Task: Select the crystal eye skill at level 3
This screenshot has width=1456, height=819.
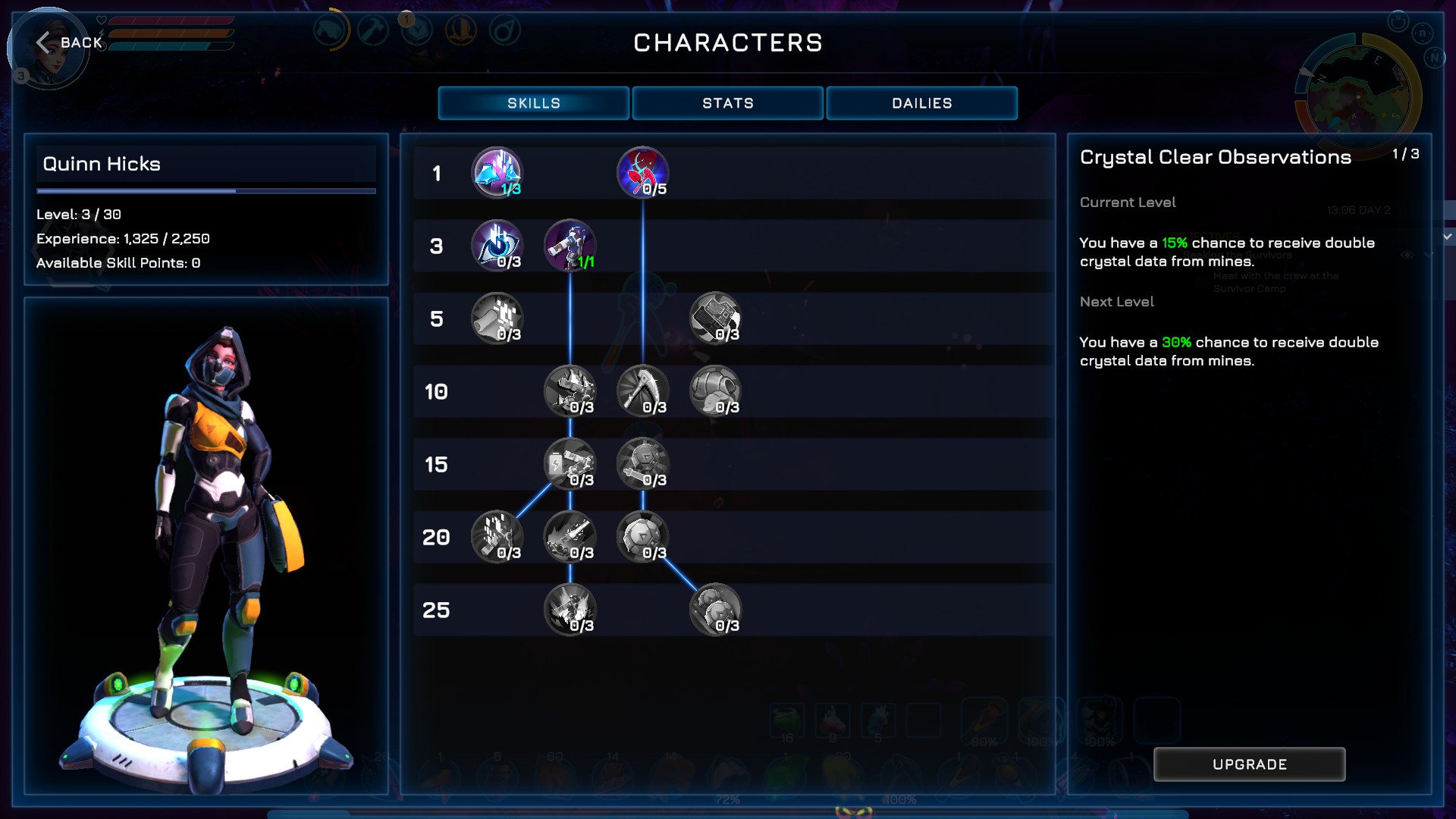Action: point(497,245)
